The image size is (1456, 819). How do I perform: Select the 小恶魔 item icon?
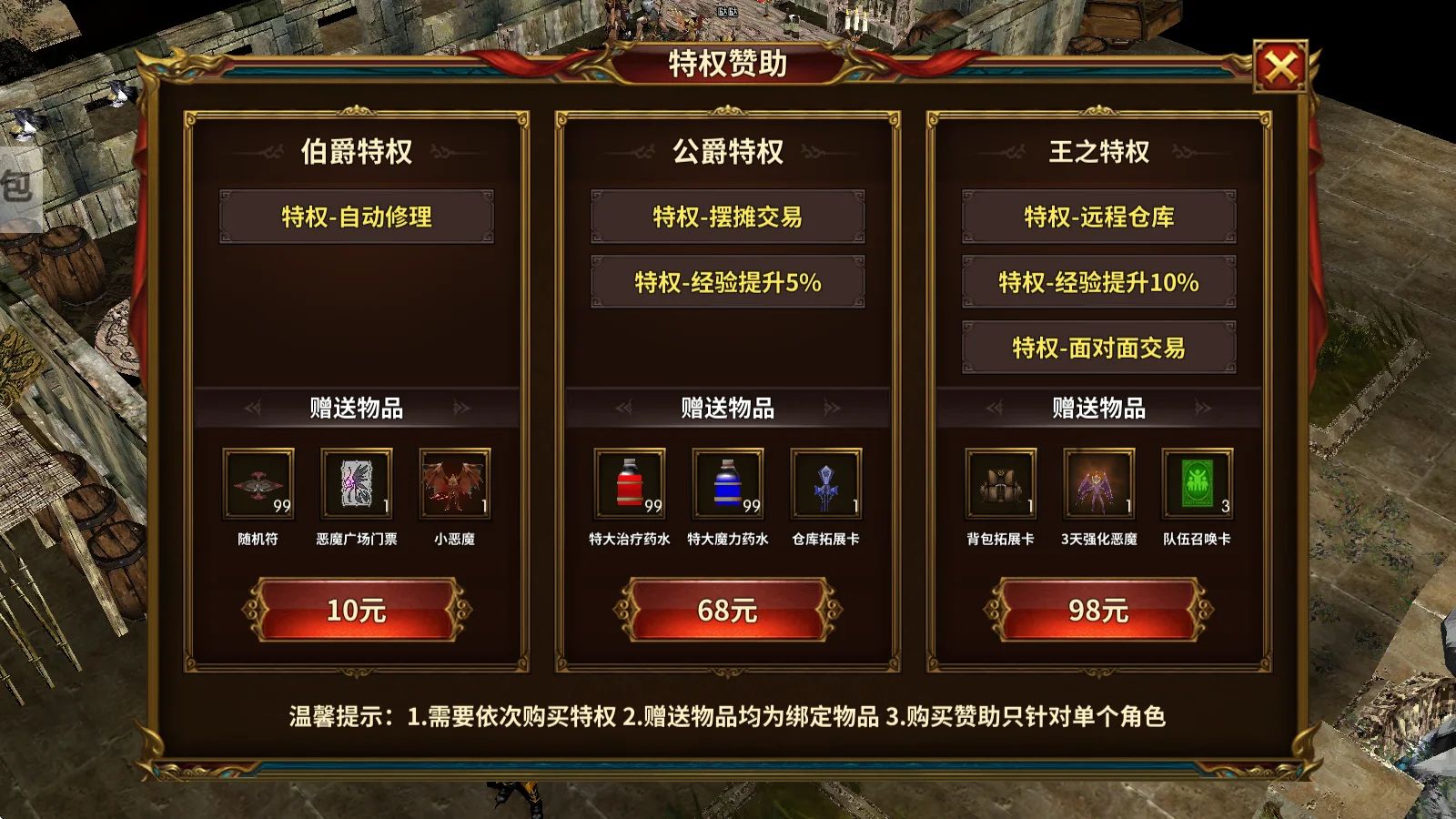(x=454, y=485)
